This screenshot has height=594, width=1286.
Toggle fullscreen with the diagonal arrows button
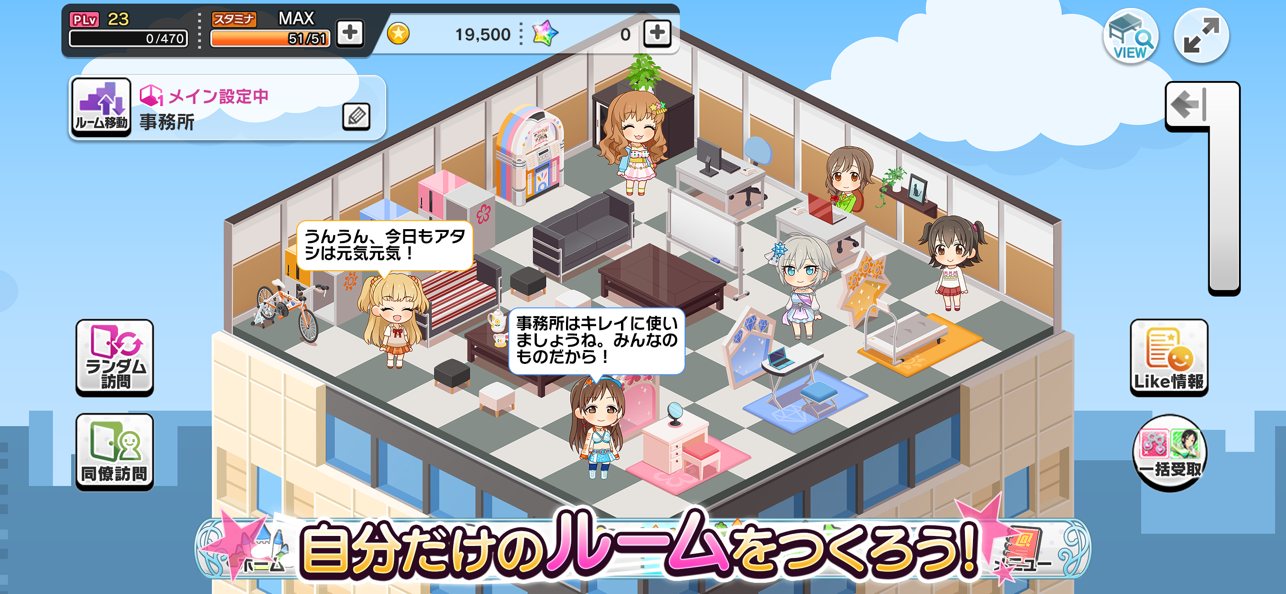pyautogui.click(x=1200, y=37)
